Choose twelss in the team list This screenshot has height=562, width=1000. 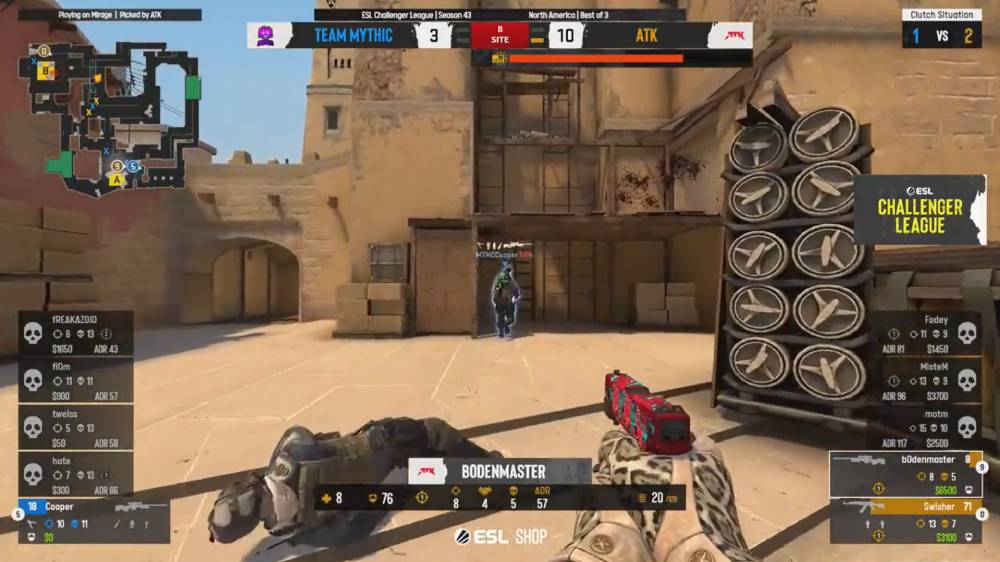point(76,427)
